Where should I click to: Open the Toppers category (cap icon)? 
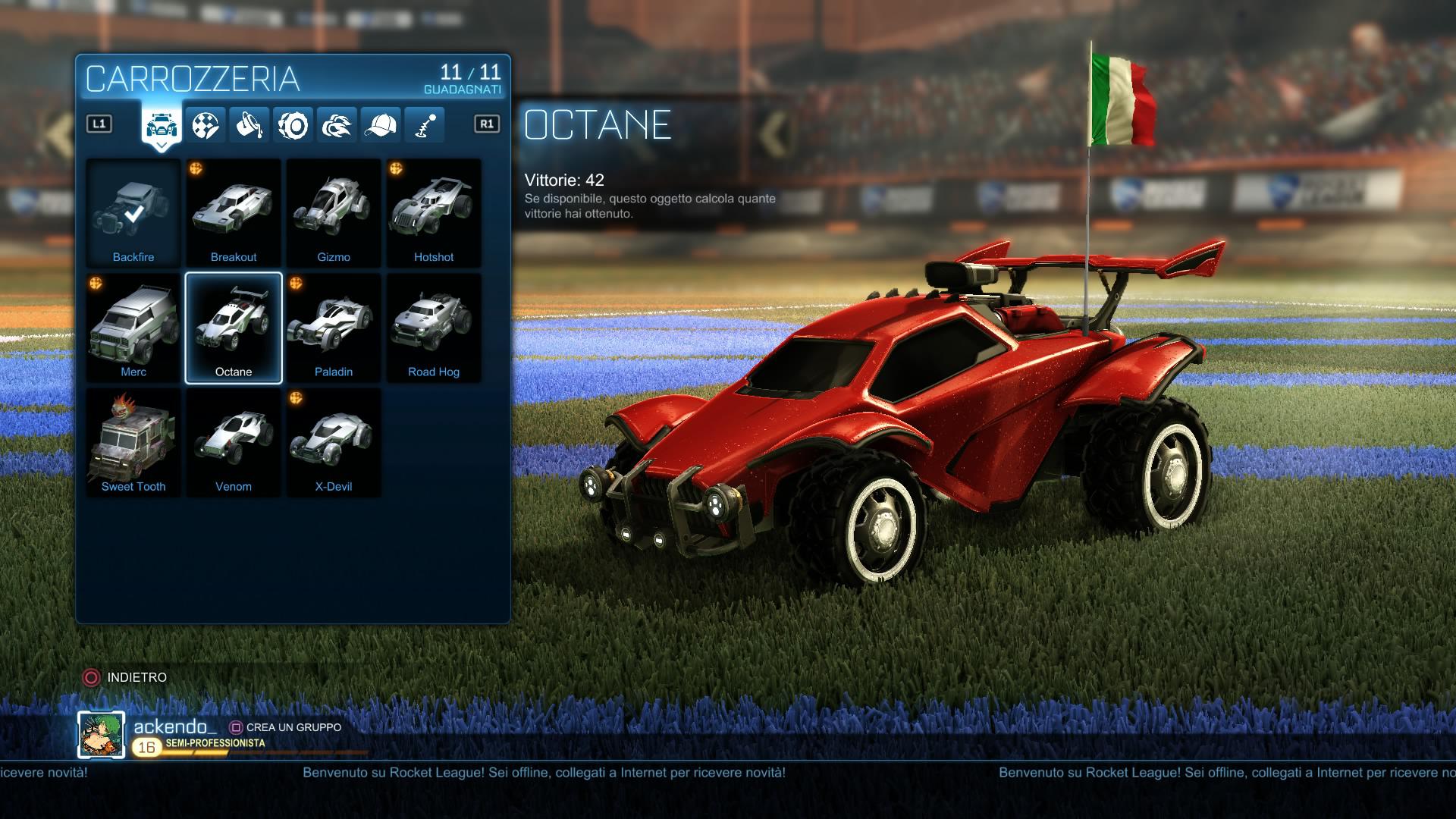pos(383,125)
